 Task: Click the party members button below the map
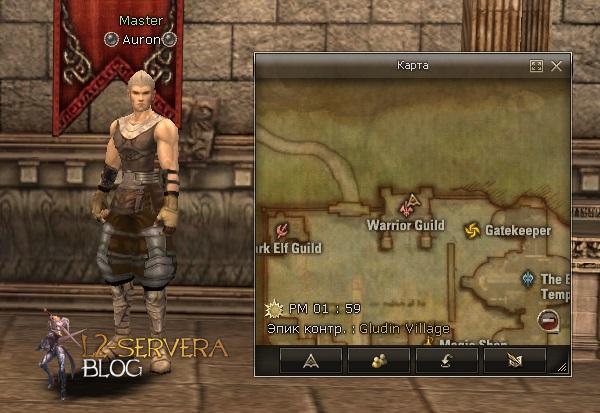tap(378, 360)
